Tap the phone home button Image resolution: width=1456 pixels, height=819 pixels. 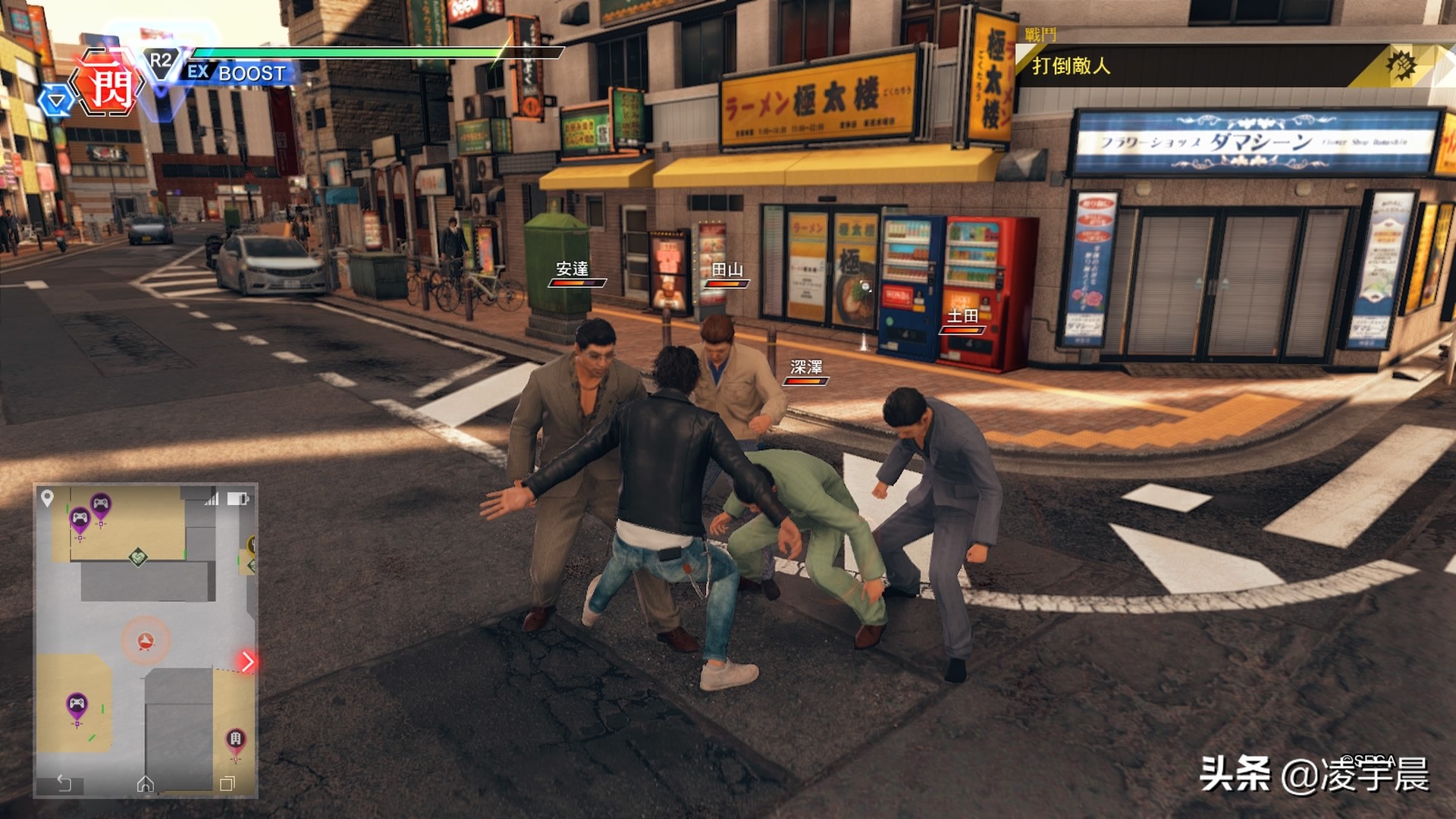pyautogui.click(x=145, y=783)
